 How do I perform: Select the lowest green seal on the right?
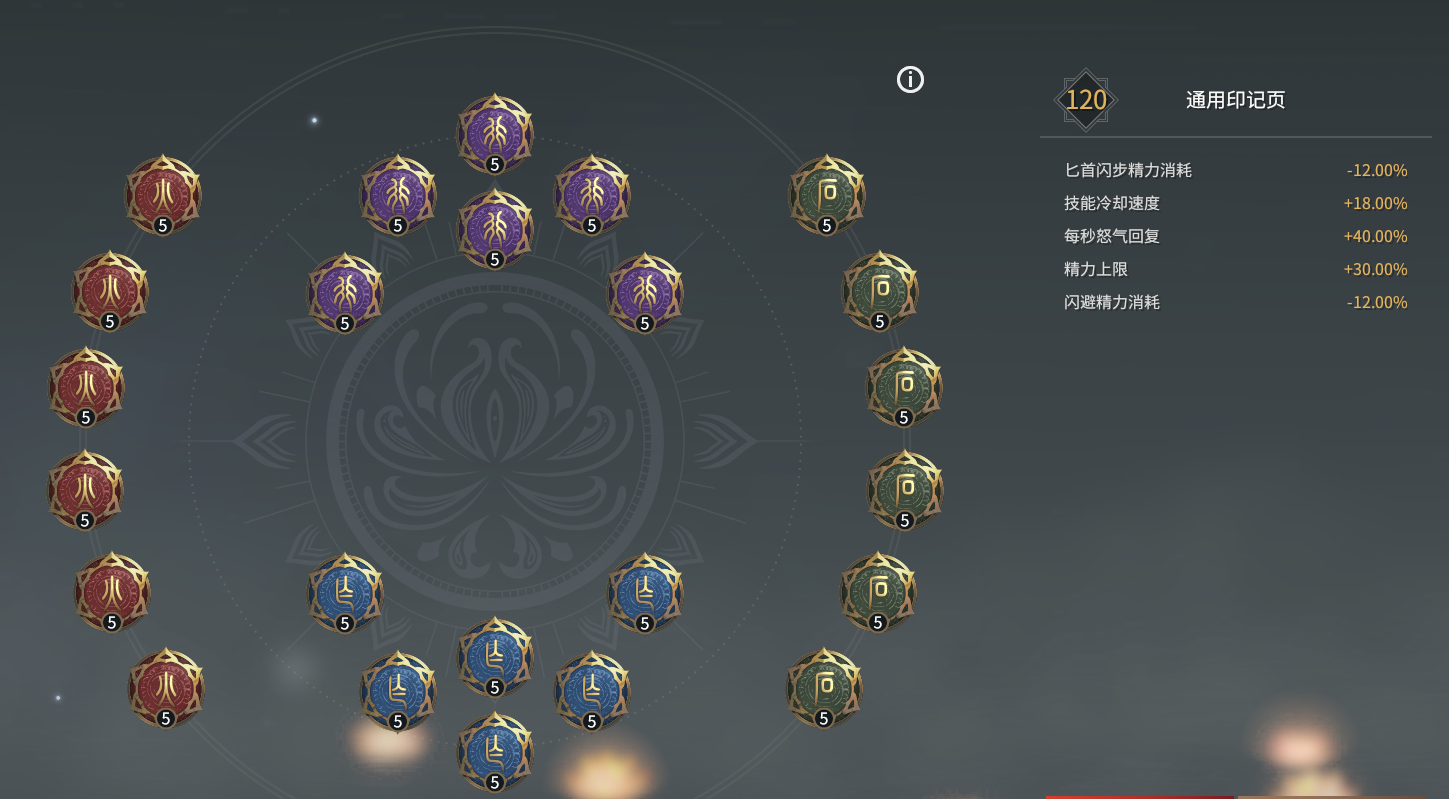tap(824, 689)
